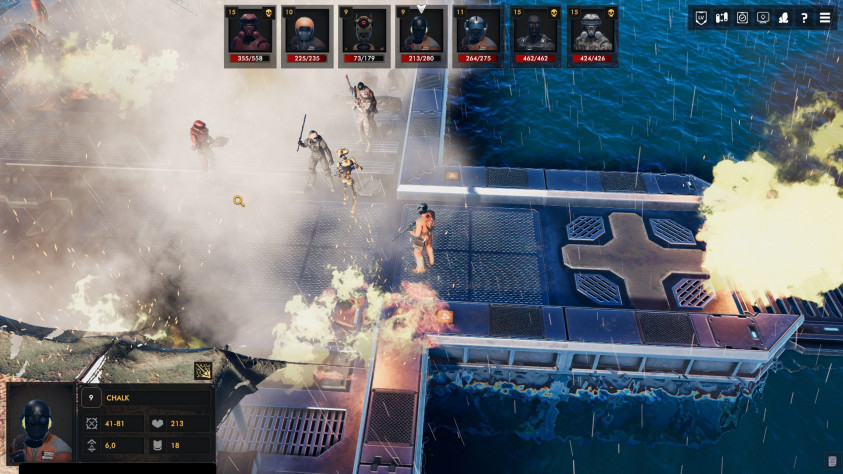Open the help question mark button
The width and height of the screenshot is (843, 474).
pyautogui.click(x=804, y=18)
